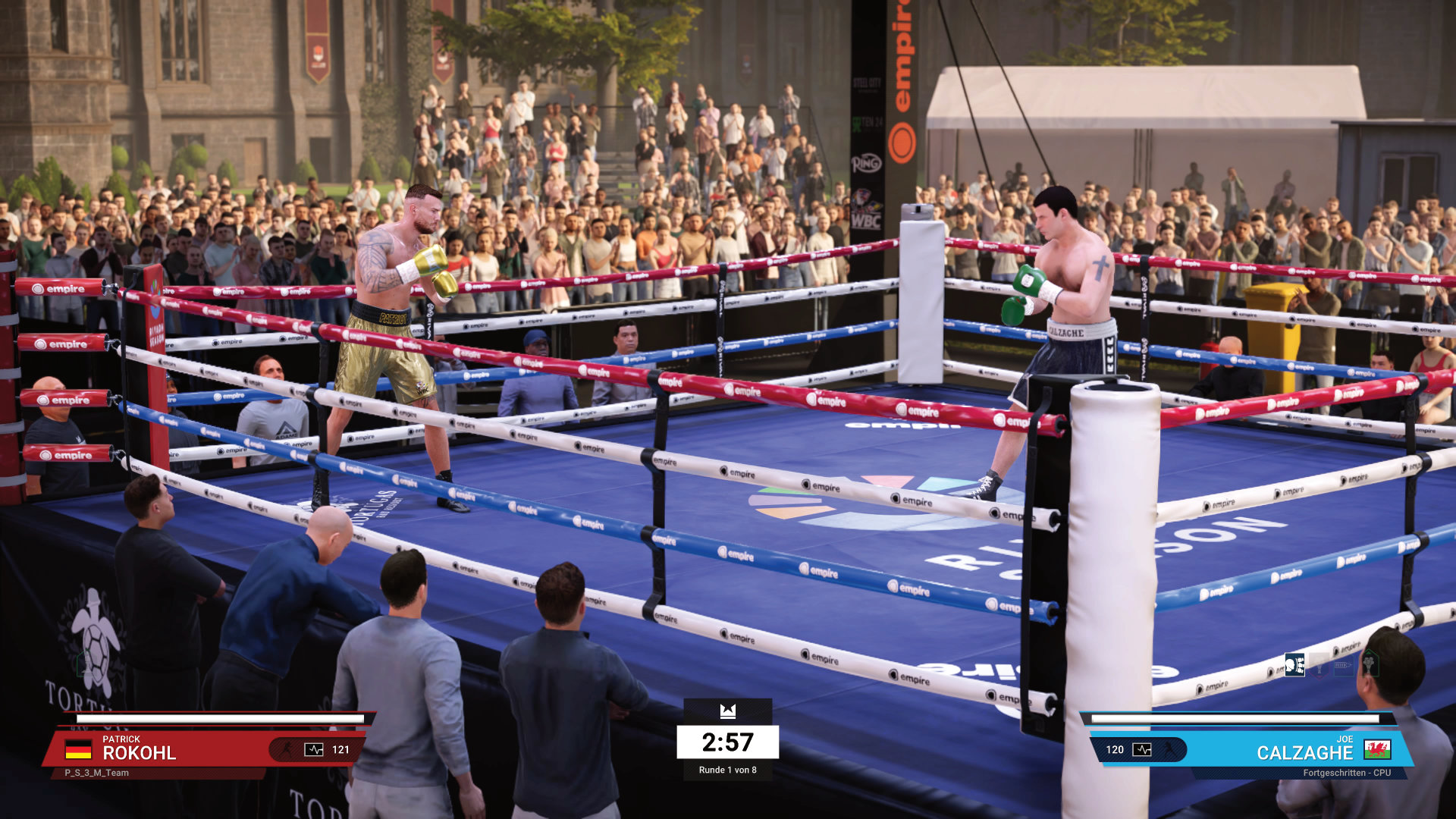Screen dimensions: 1456x819
Task: Click Calzaghe's heart-rate monitor icon
Action: [1141, 749]
